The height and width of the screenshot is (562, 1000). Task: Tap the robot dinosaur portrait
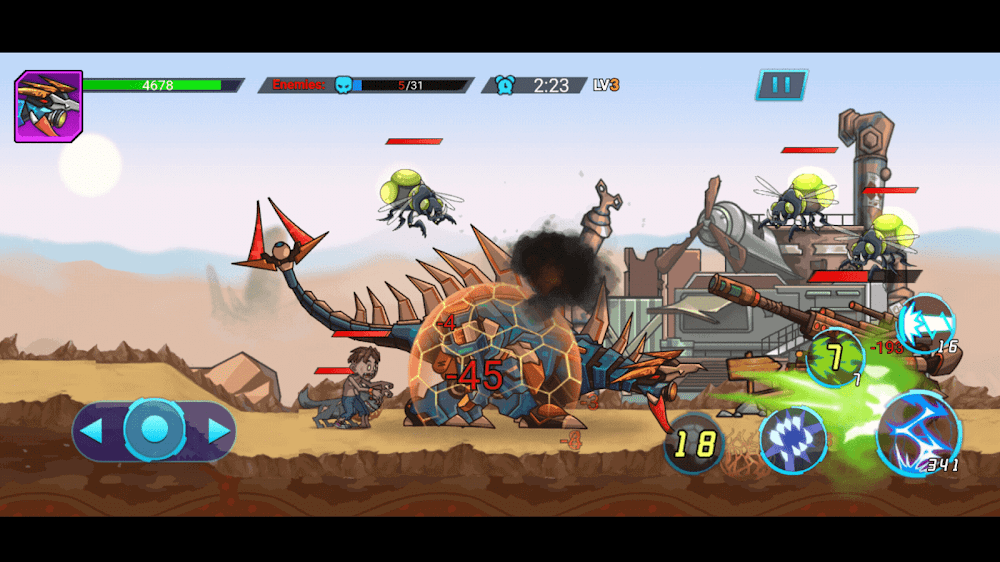[x=48, y=106]
